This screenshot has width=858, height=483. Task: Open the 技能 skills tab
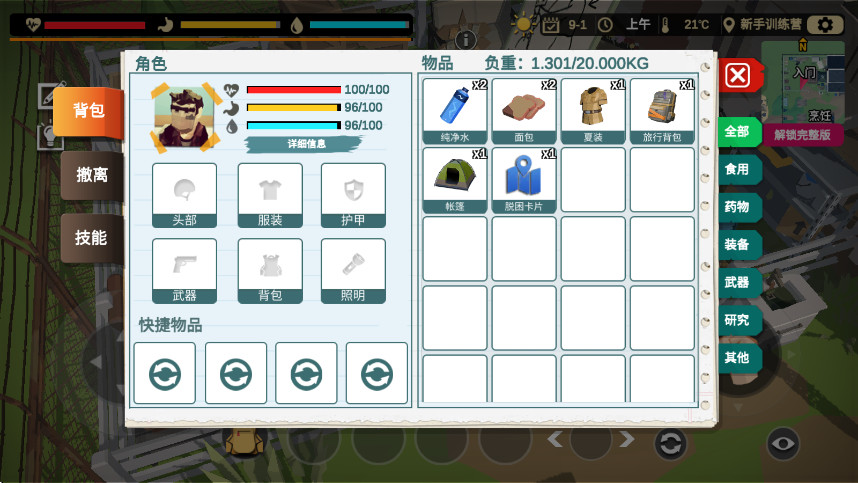[x=91, y=238]
